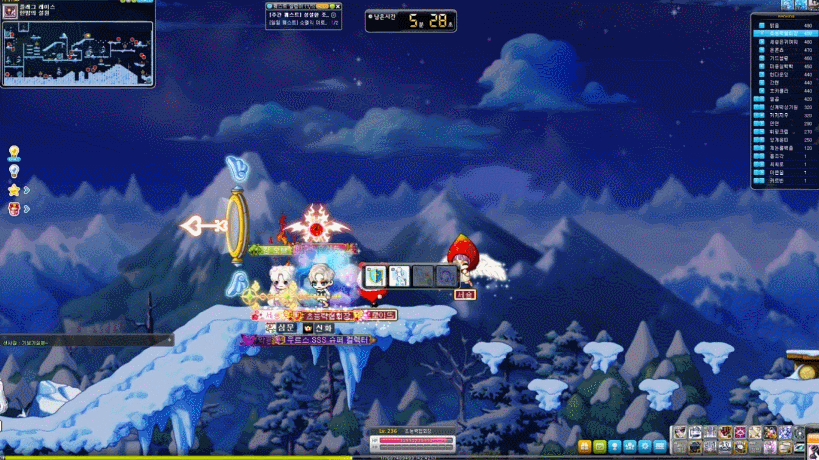Open the yellow star event notifier
This screenshot has width=819, height=460.
[x=15, y=190]
